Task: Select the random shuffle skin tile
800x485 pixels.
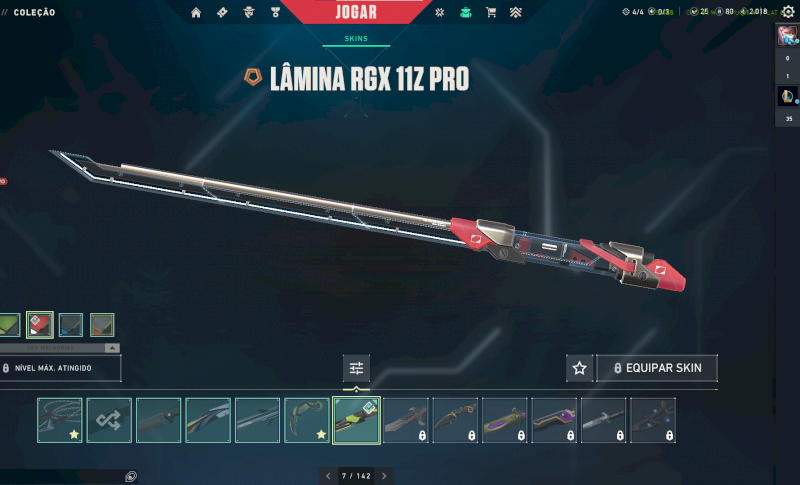Action: (x=109, y=420)
